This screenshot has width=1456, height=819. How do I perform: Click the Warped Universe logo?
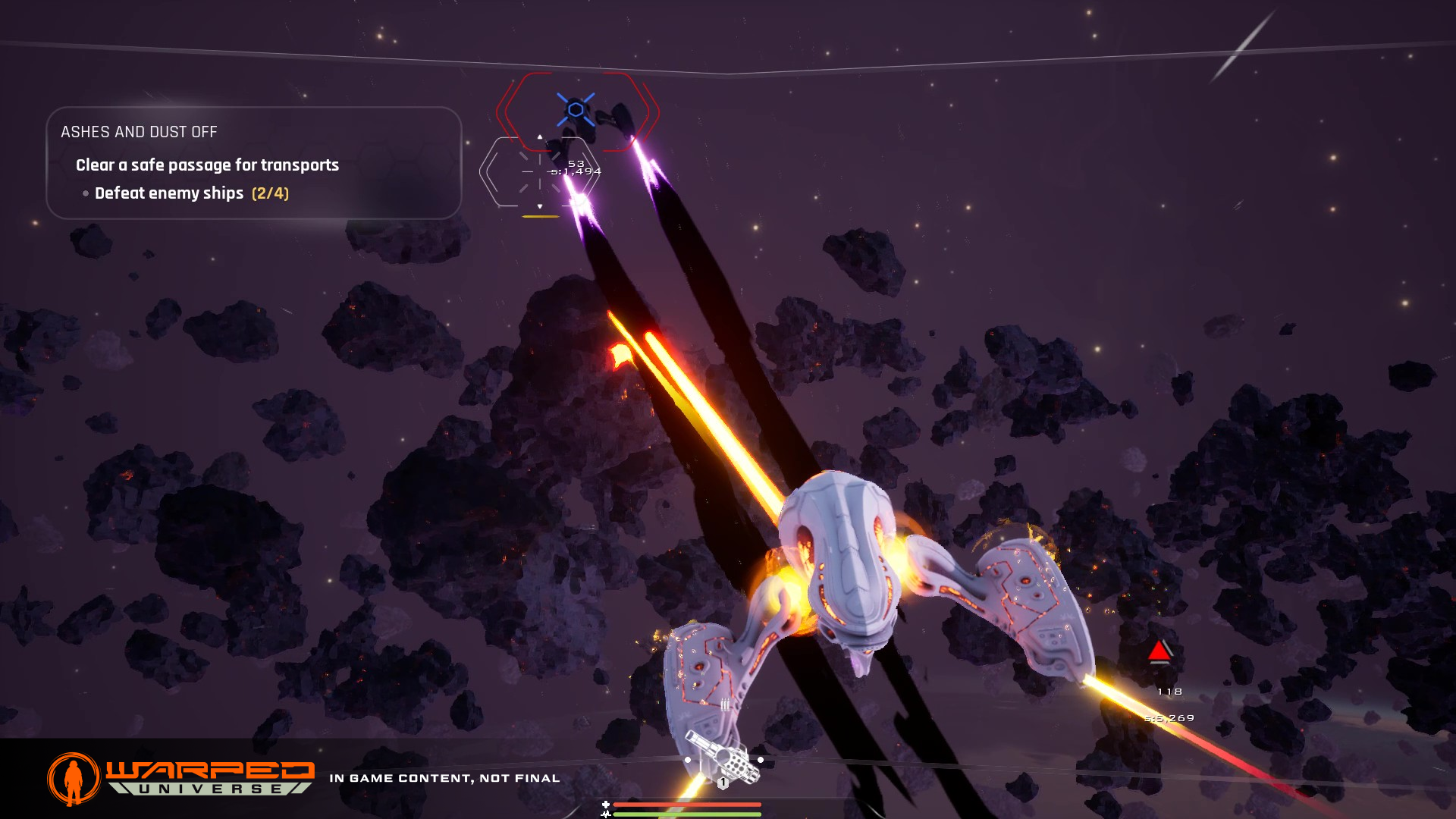[181, 778]
